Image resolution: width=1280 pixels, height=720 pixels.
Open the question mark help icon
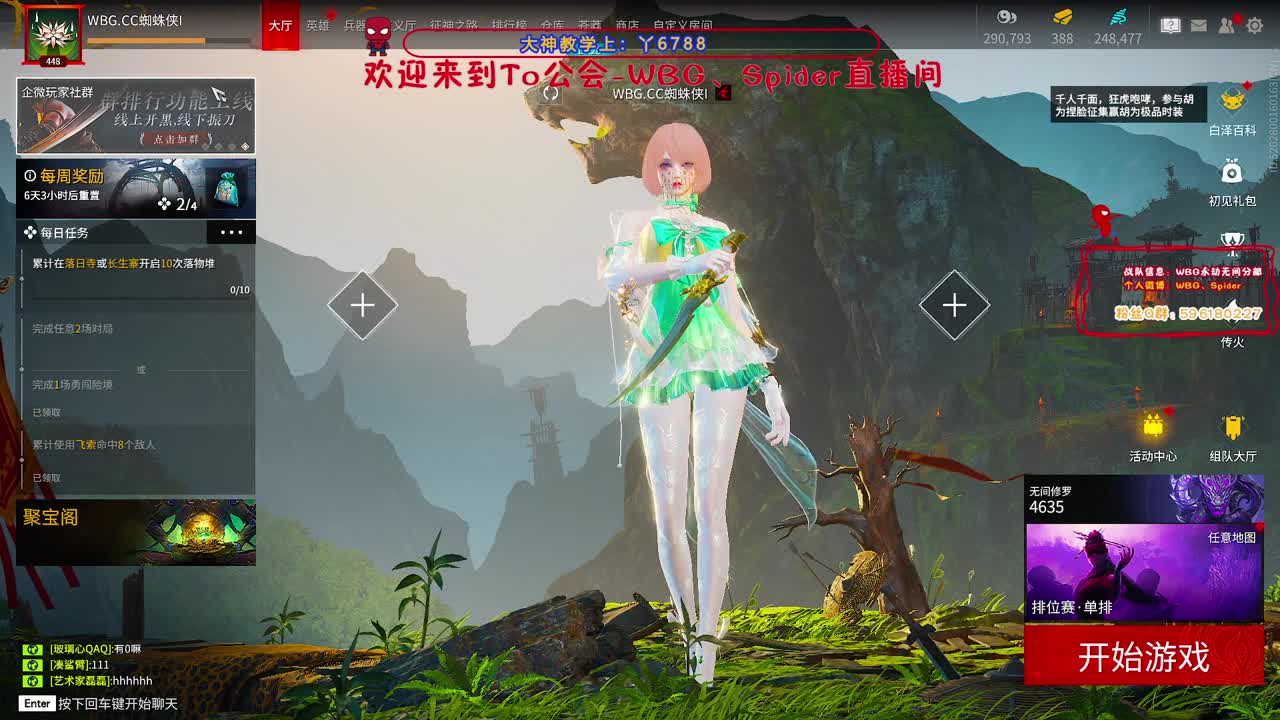tap(1173, 25)
